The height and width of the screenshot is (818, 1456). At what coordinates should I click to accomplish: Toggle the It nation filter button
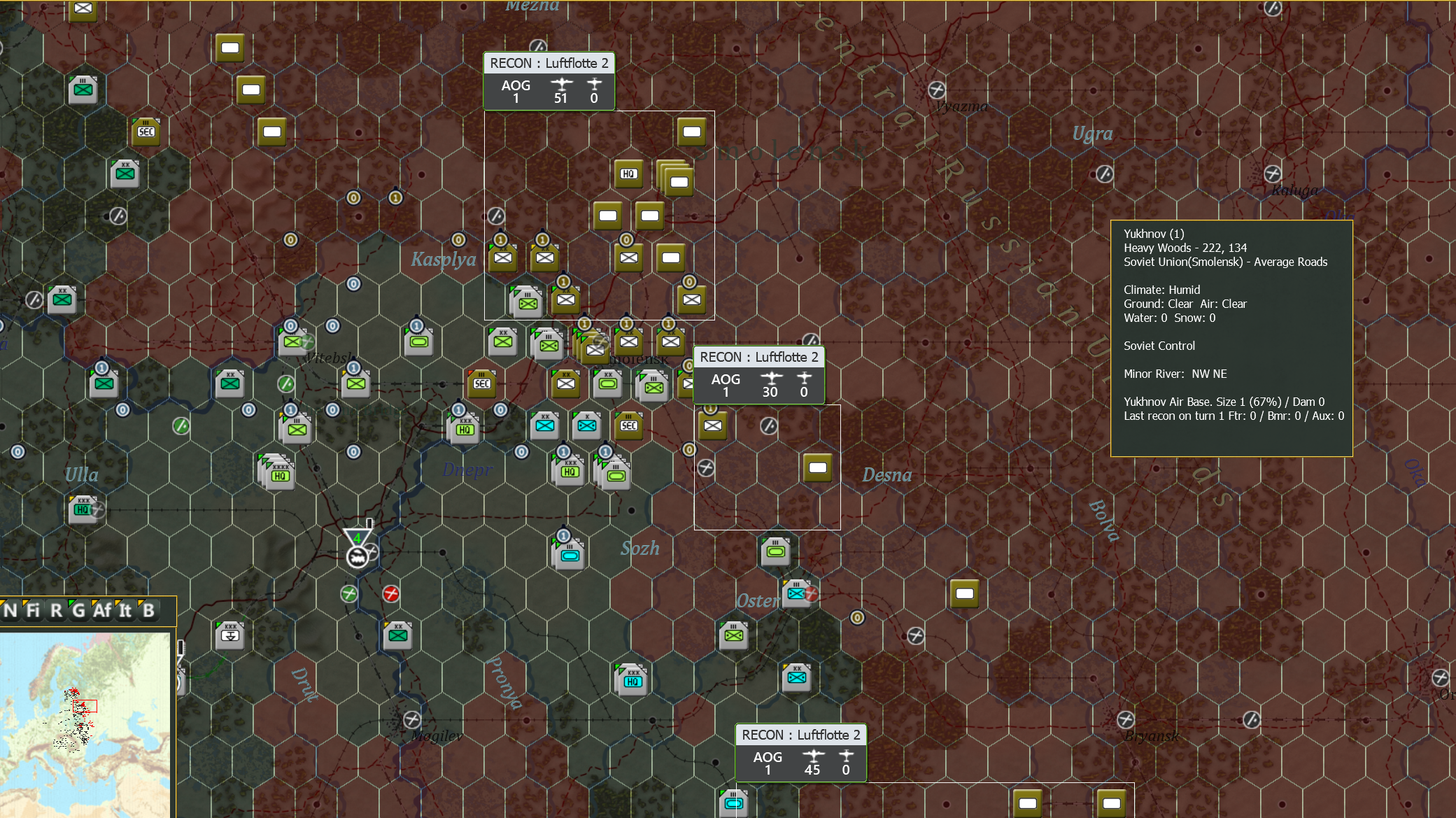(x=125, y=611)
